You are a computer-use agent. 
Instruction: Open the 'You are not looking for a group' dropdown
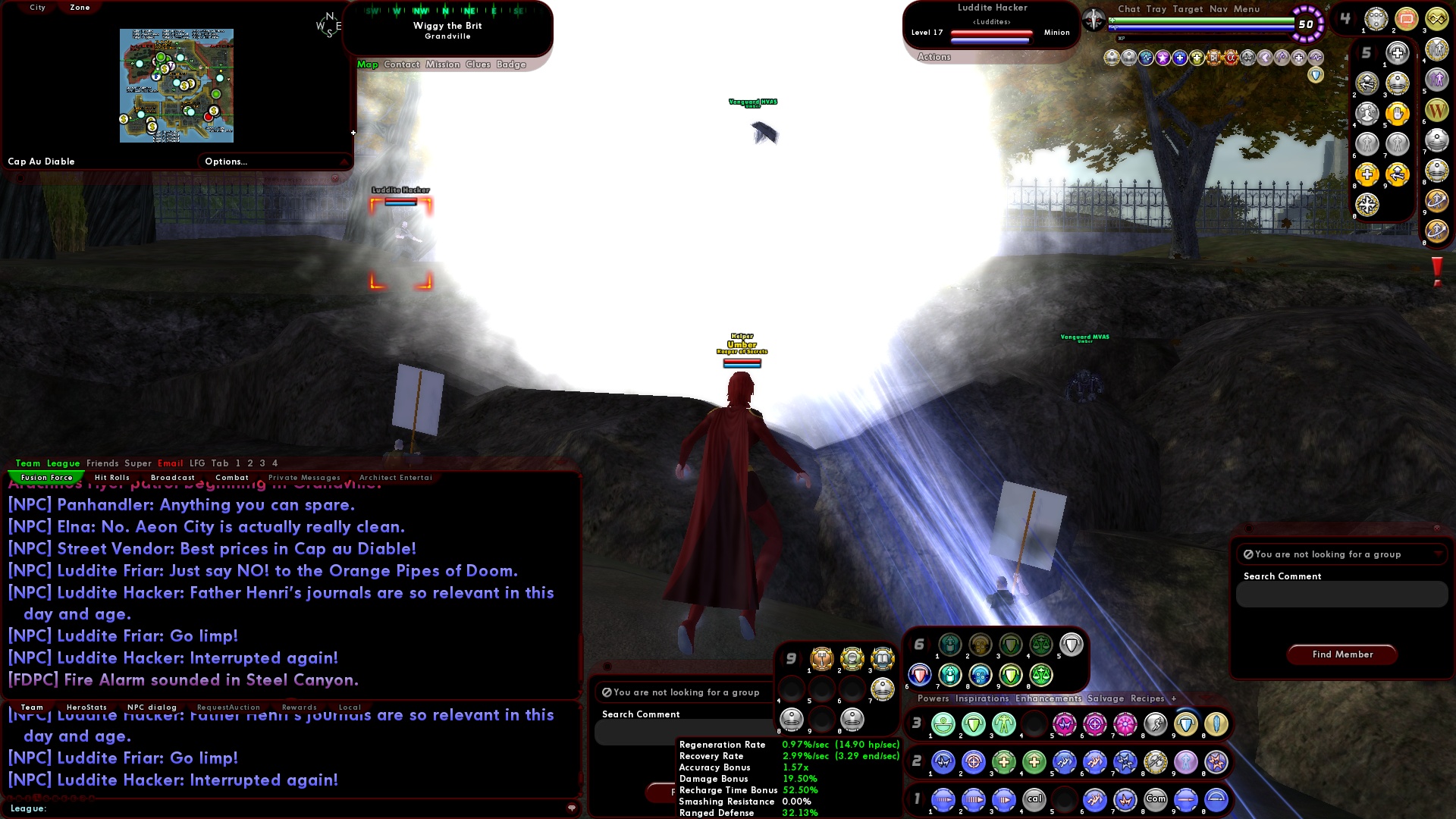click(1341, 554)
